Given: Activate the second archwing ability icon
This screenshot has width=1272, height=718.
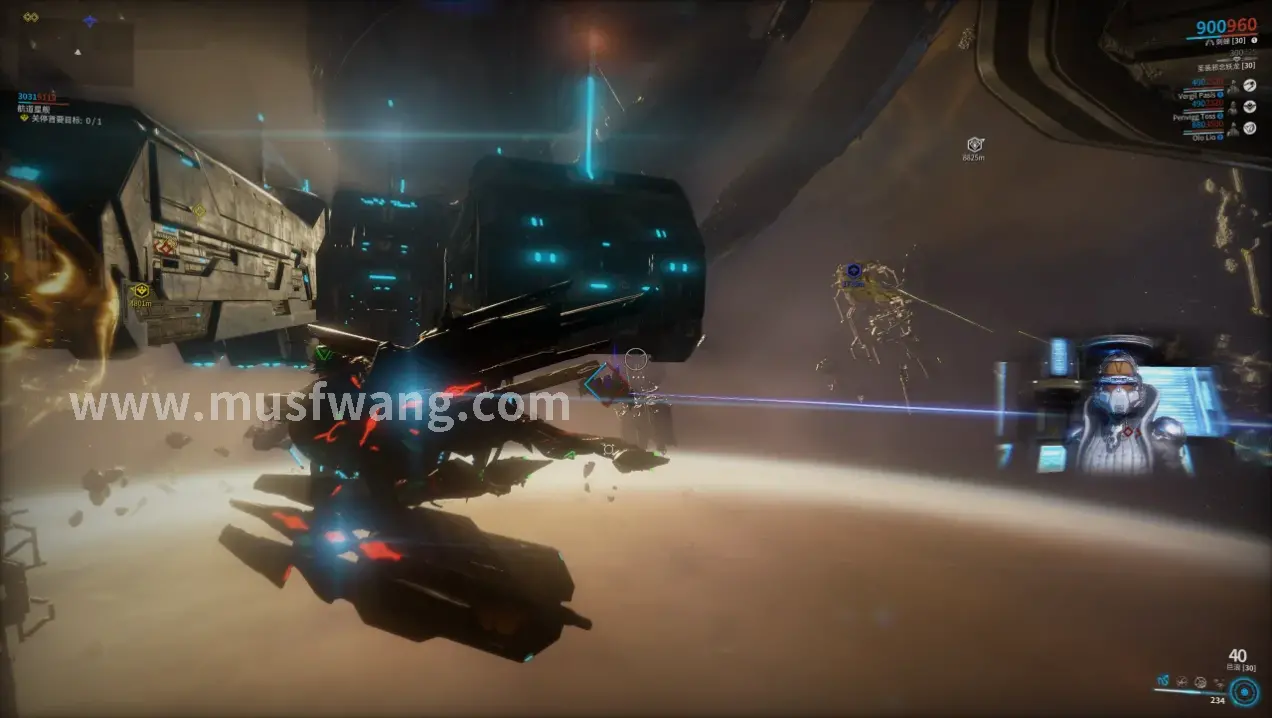Looking at the screenshot, I should (x=1181, y=682).
